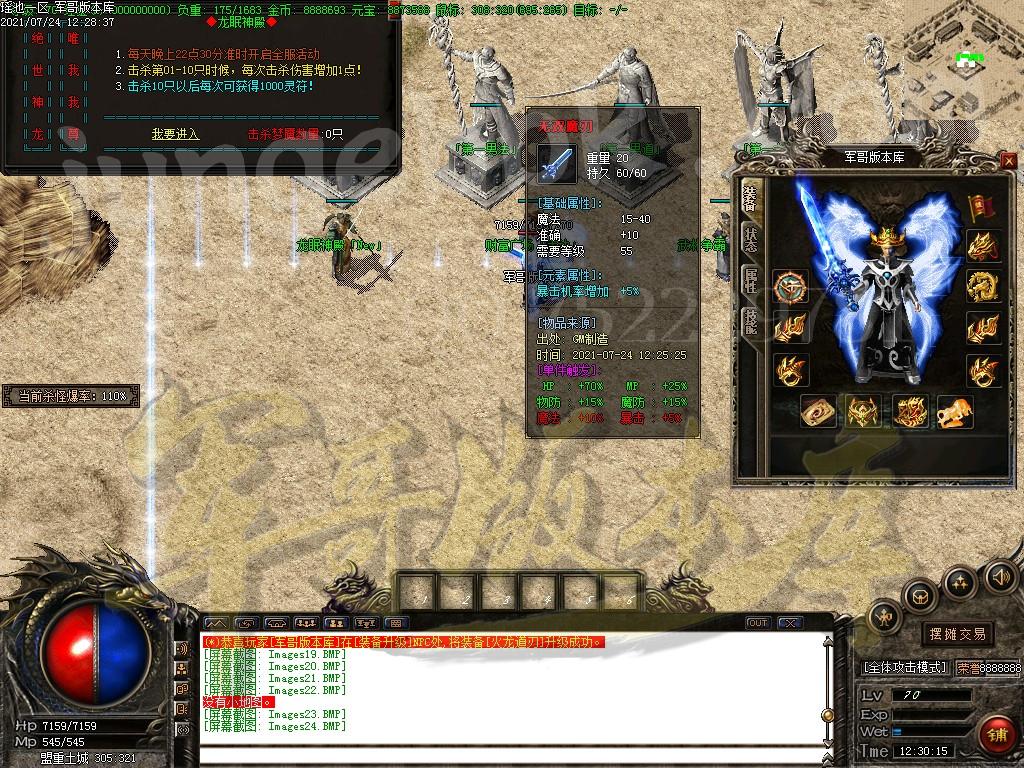Switch to the 状态 tab

[749, 239]
